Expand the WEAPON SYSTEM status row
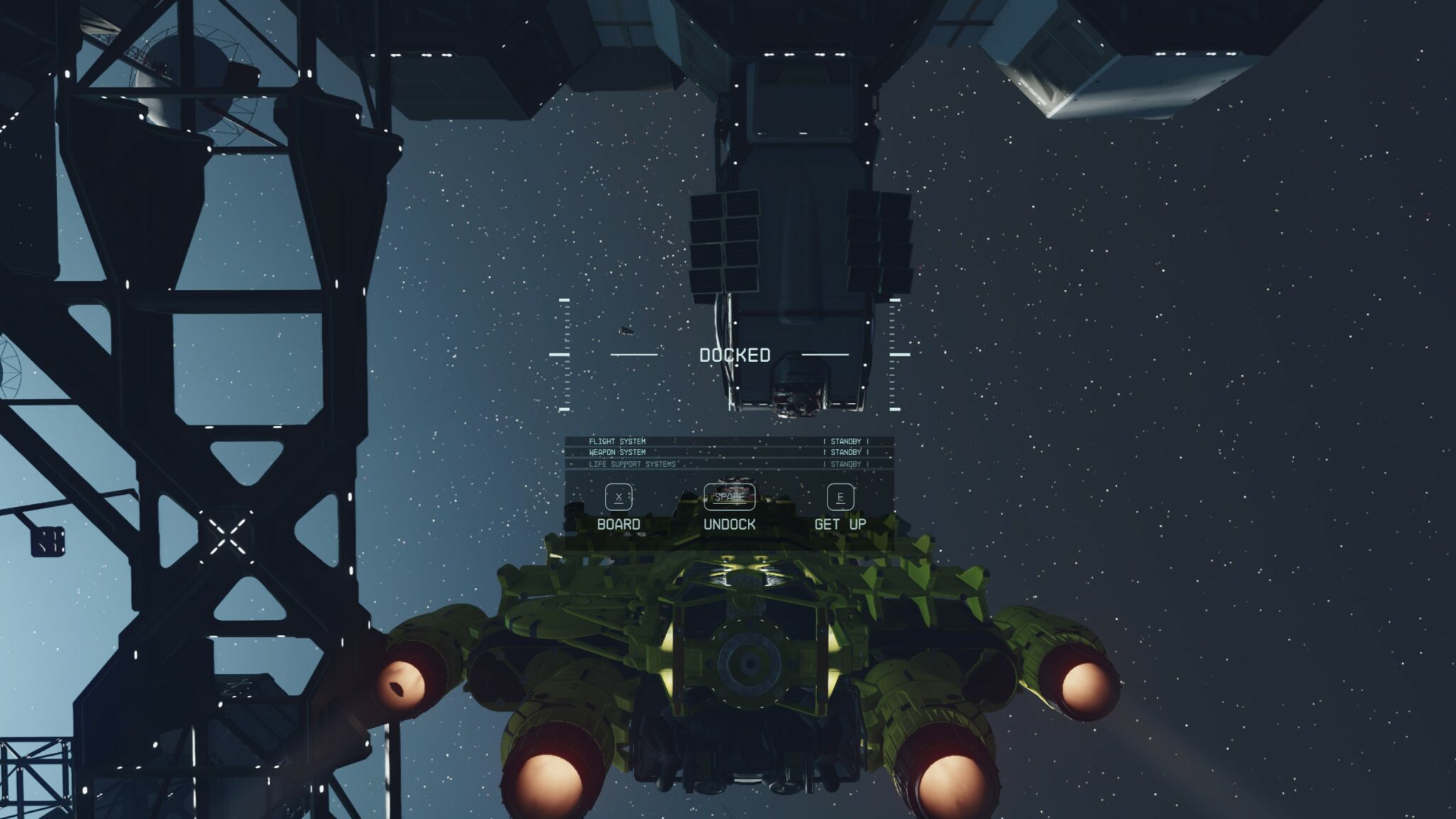This screenshot has width=1456, height=819. [x=617, y=453]
